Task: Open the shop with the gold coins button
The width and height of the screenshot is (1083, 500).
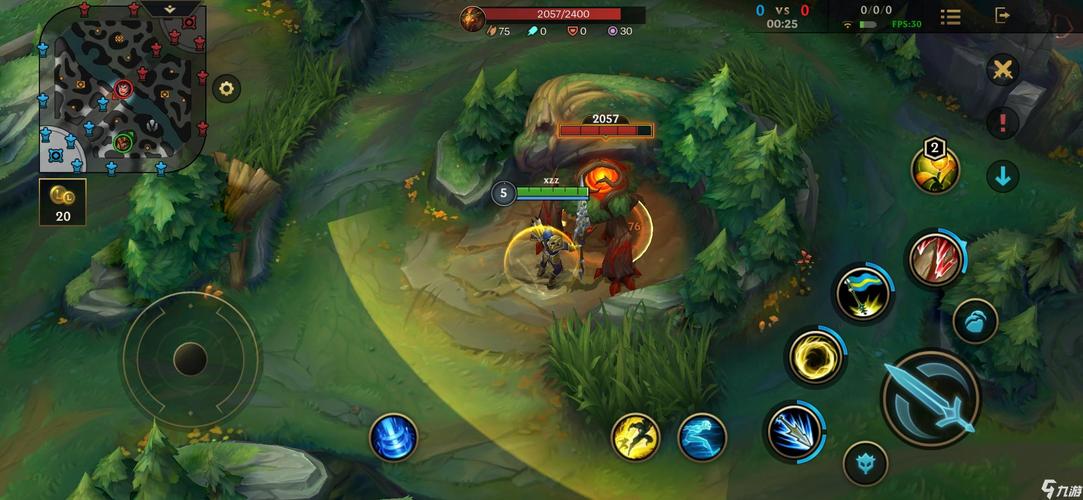Action: (x=63, y=202)
